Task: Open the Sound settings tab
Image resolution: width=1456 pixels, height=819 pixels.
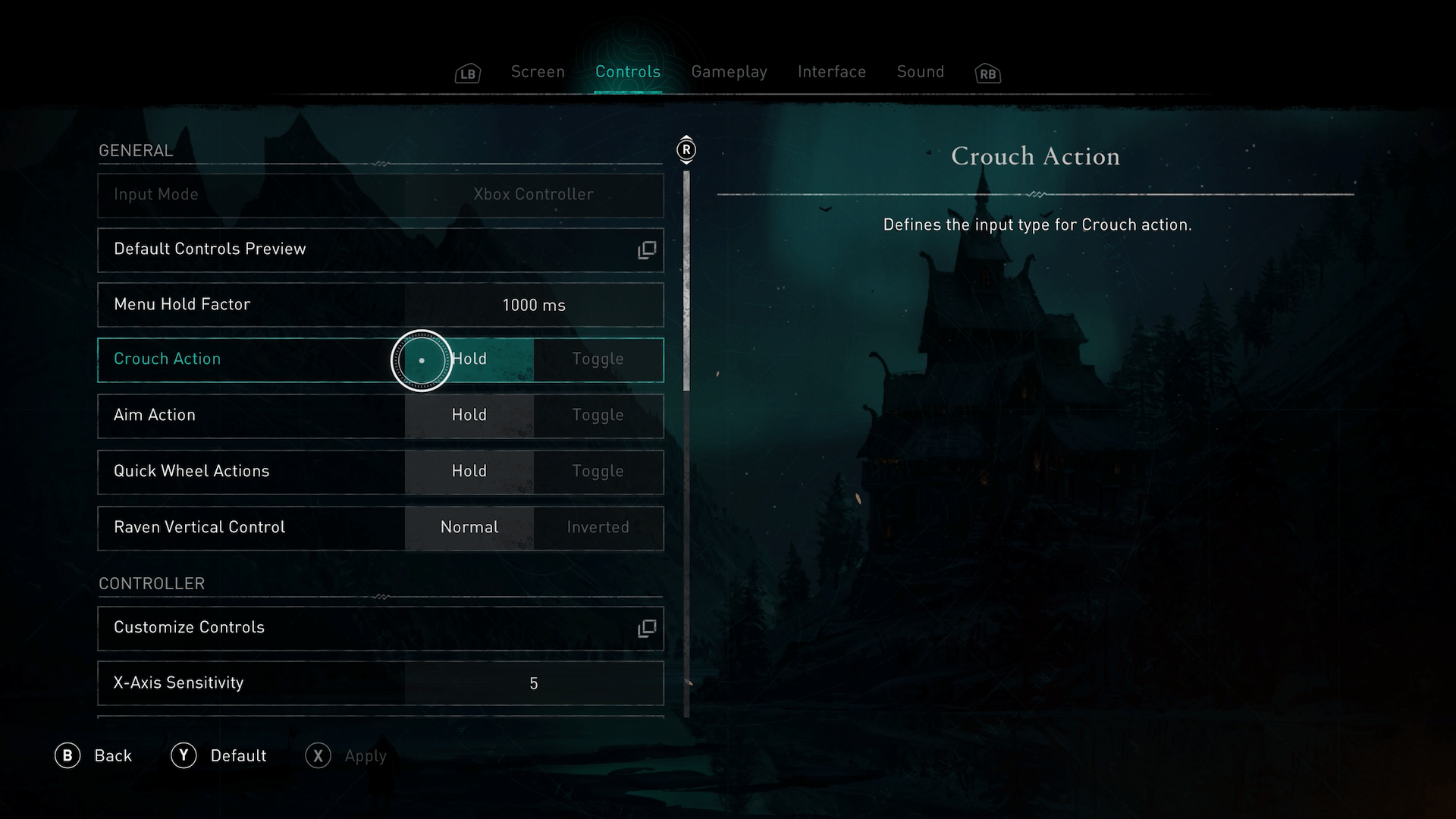Action: point(920,71)
